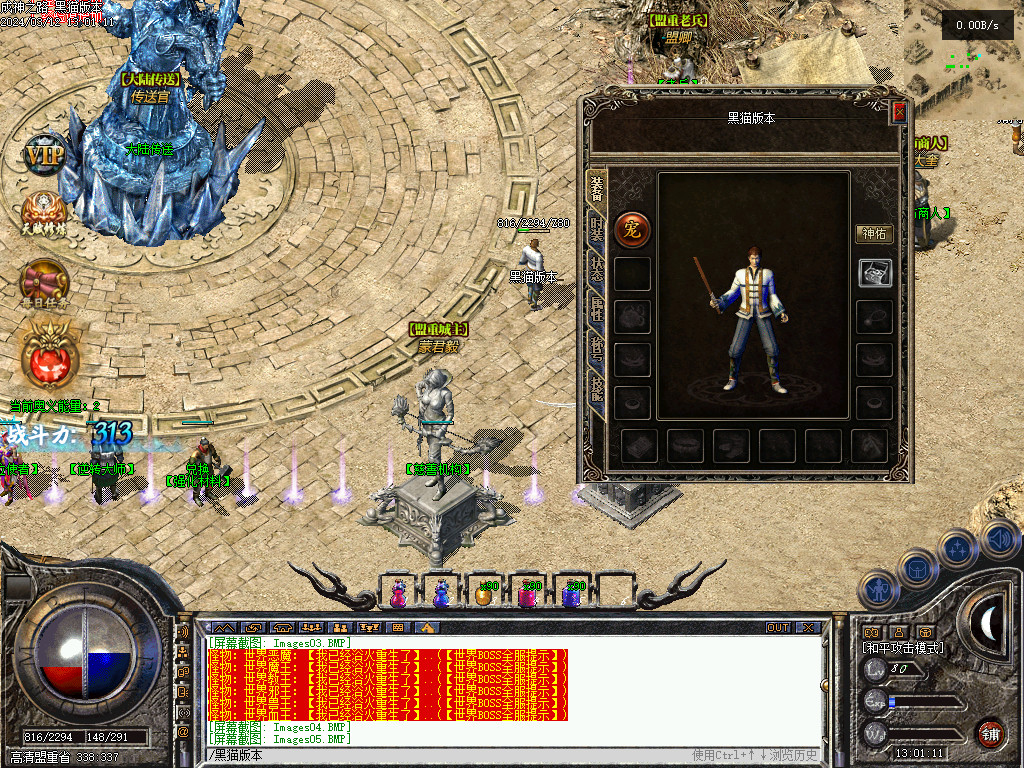Image resolution: width=1024 pixels, height=768 pixels.
Task: Close the 黑猫版本 character panel
Action: tap(898, 111)
